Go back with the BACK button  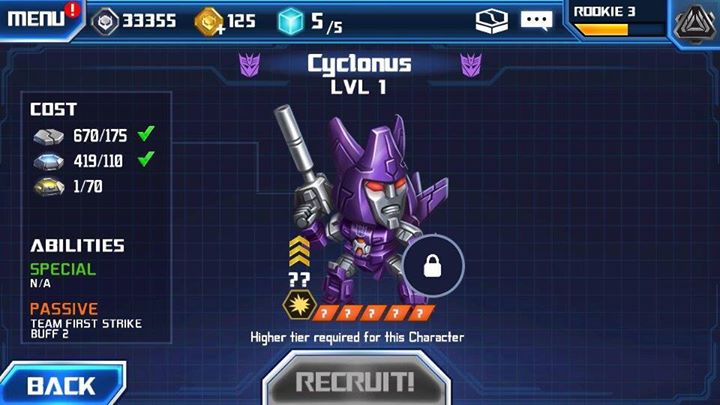pyautogui.click(x=61, y=385)
